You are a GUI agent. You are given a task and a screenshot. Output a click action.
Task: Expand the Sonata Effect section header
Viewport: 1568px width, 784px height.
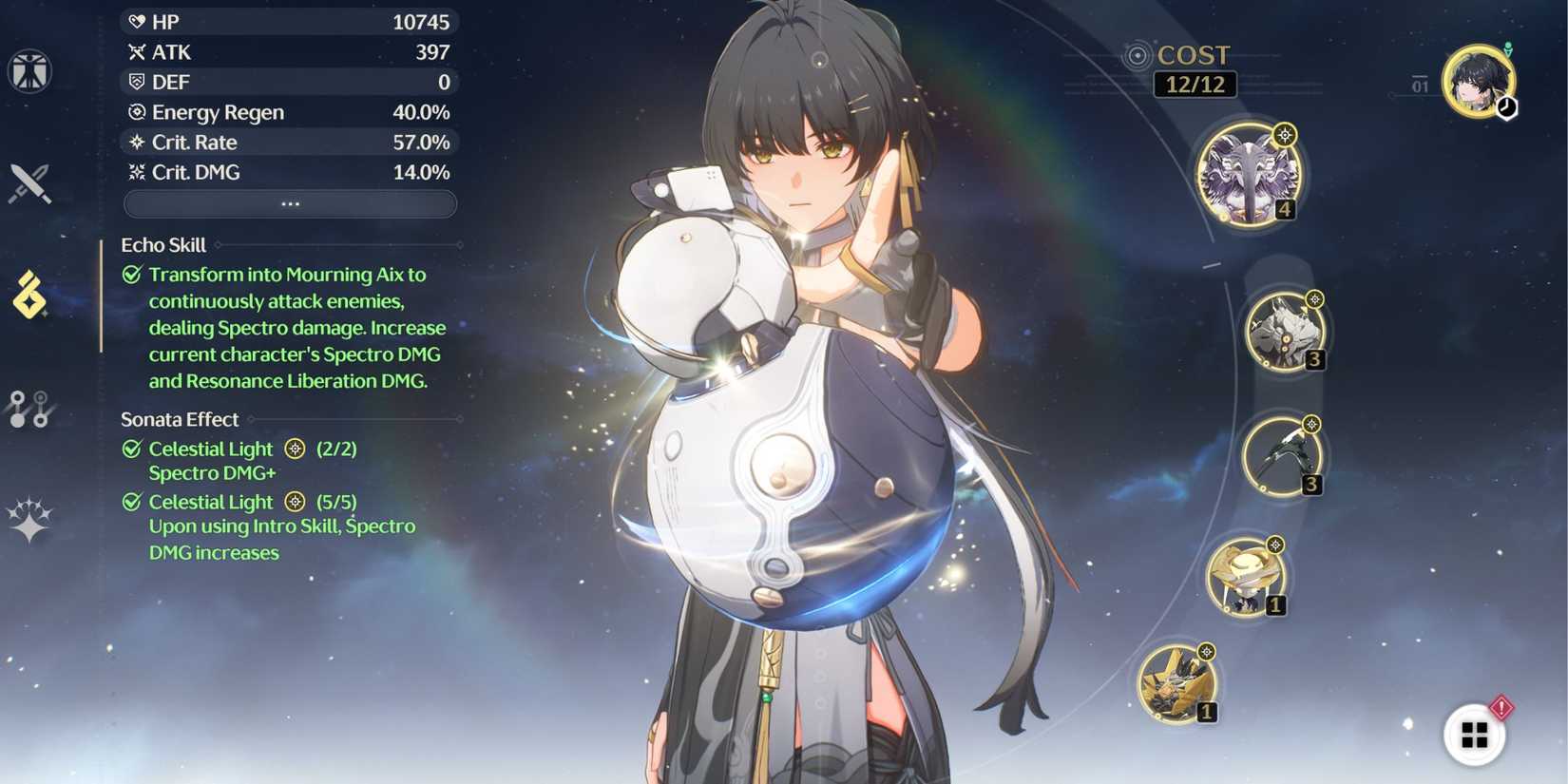pos(179,418)
